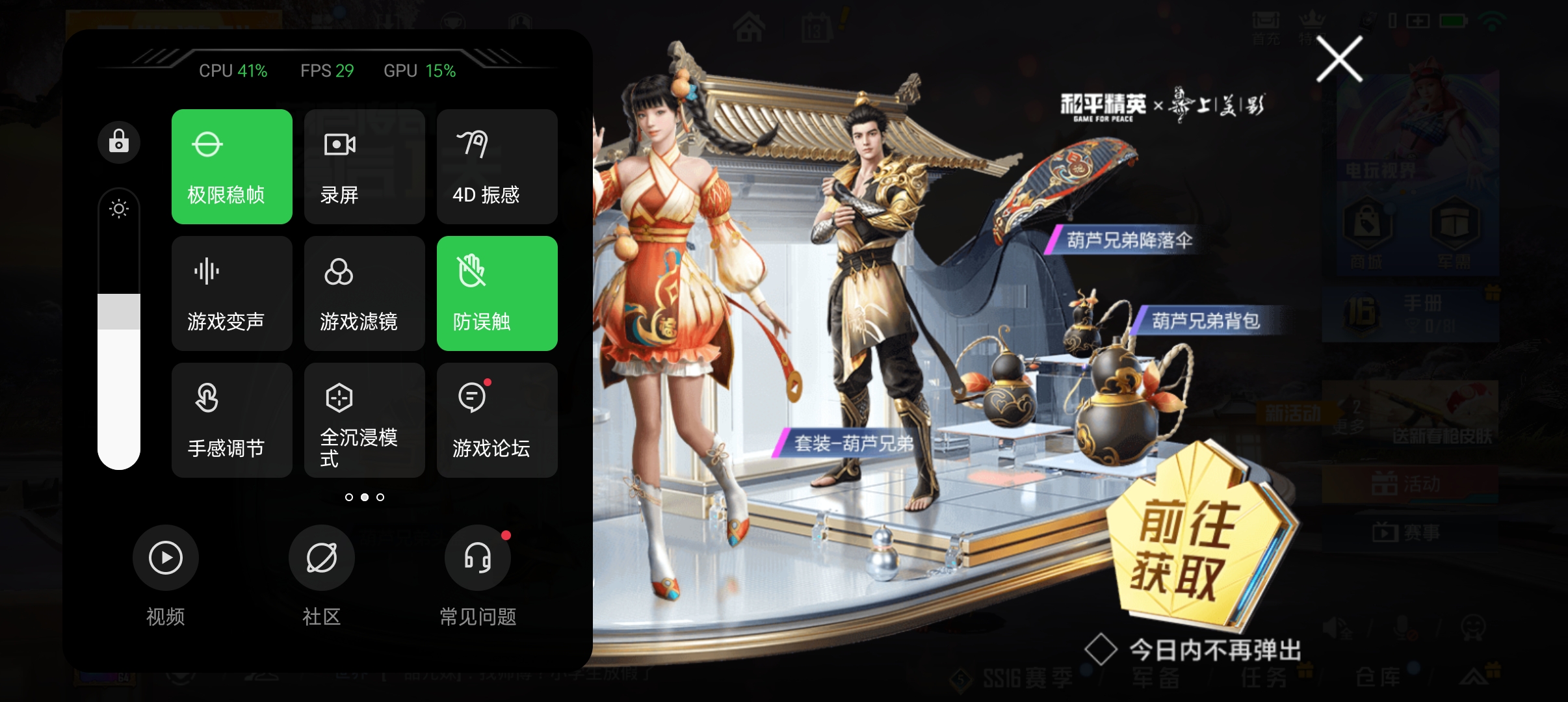Turn off 防误触 mistouch prevention
This screenshot has height=702, width=1568.
click(496, 293)
